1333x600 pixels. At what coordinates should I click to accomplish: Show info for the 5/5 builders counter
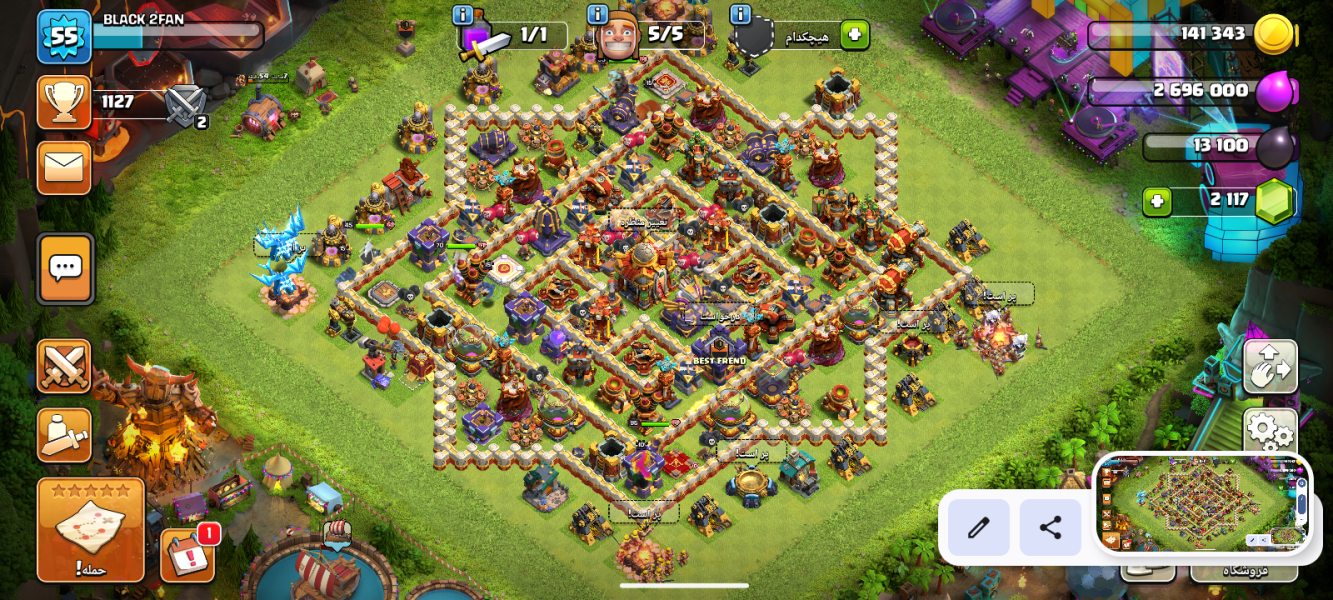597,15
